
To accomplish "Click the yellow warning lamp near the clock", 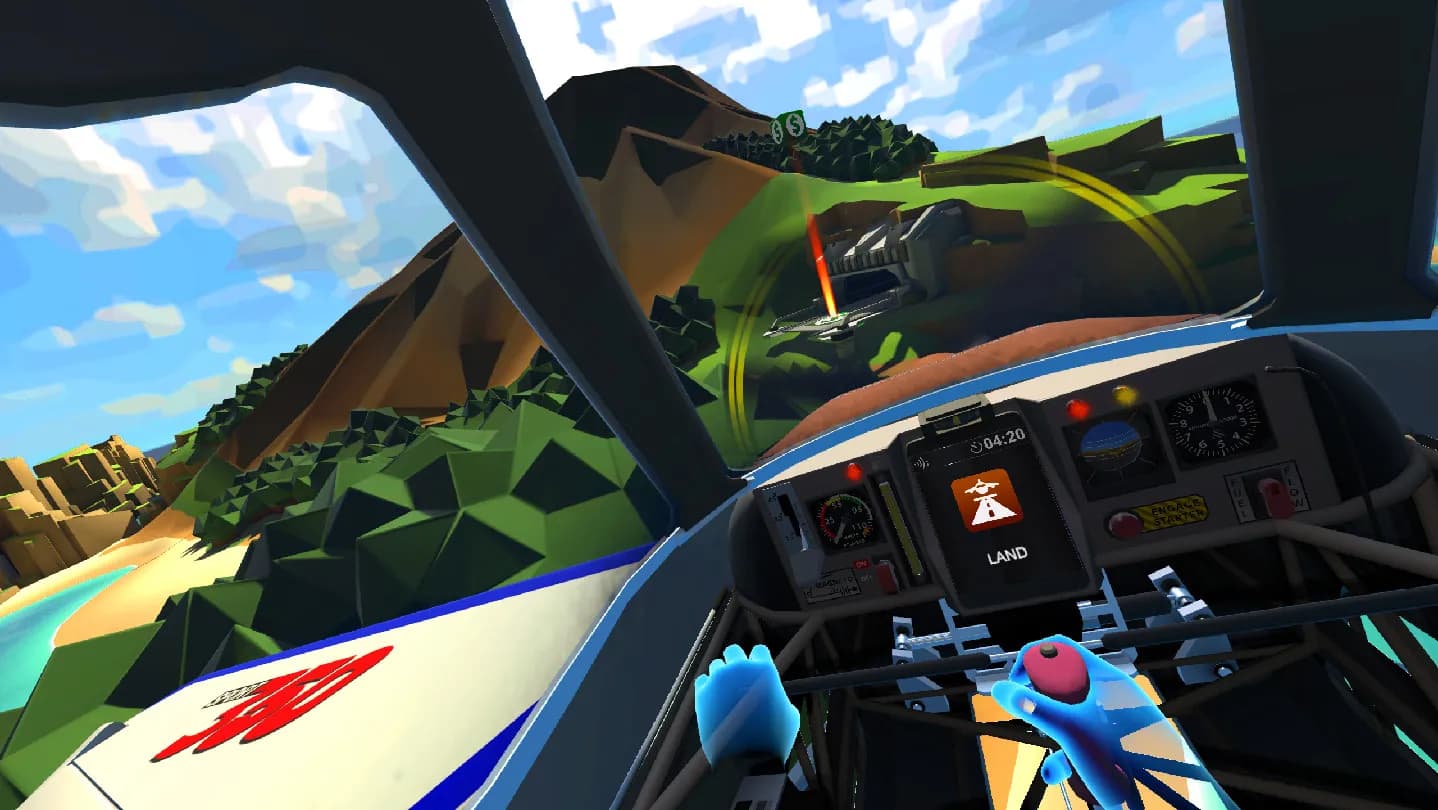I will click(x=1122, y=394).
